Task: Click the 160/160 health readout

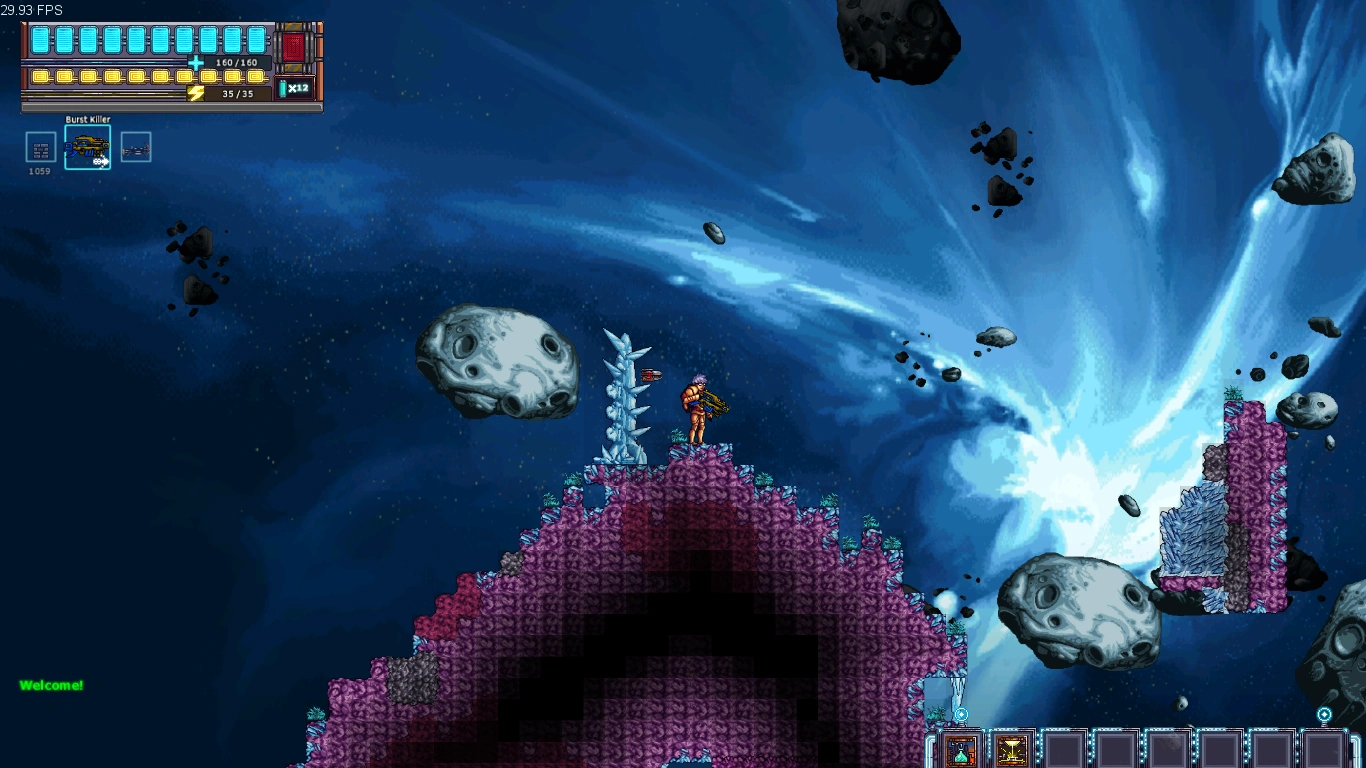Action: click(x=236, y=61)
